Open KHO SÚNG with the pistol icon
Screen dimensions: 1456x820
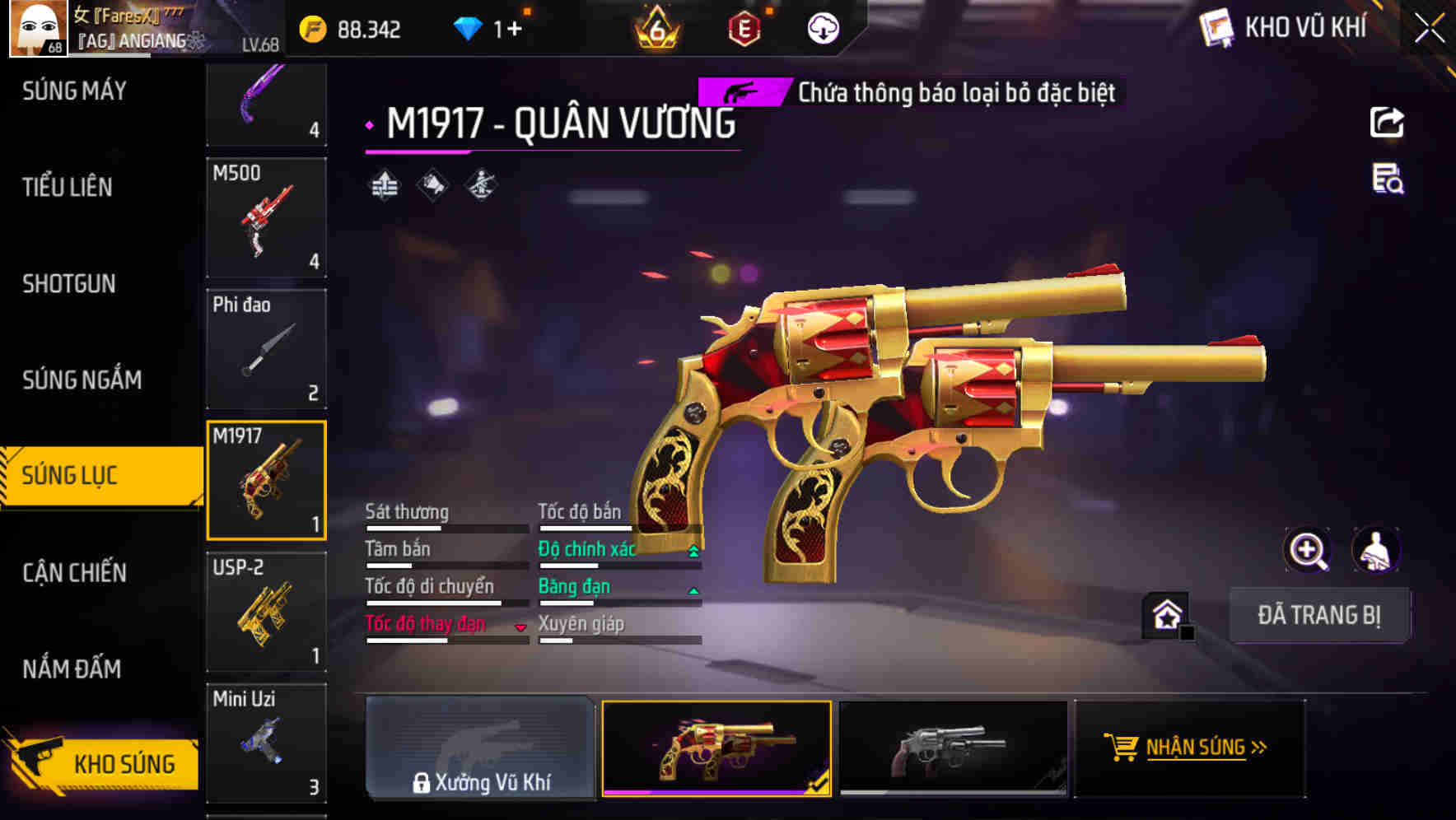107,764
